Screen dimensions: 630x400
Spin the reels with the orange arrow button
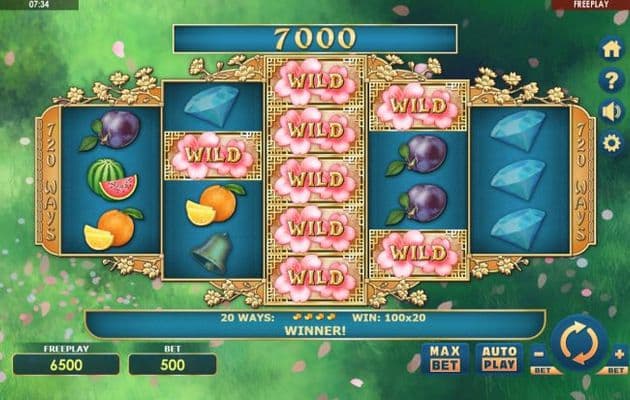[578, 345]
